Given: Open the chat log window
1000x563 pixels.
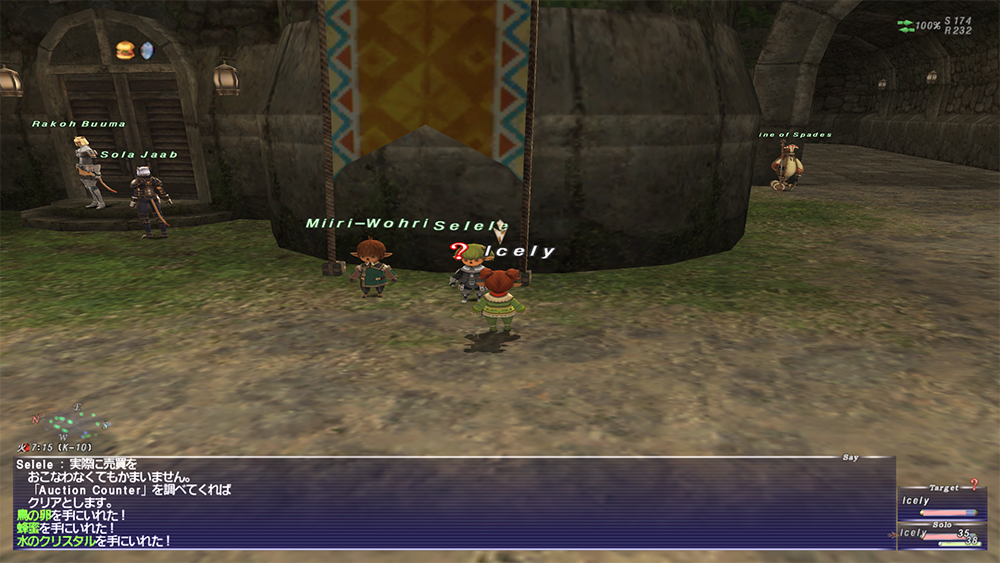Looking at the screenshot, I should click(450, 505).
